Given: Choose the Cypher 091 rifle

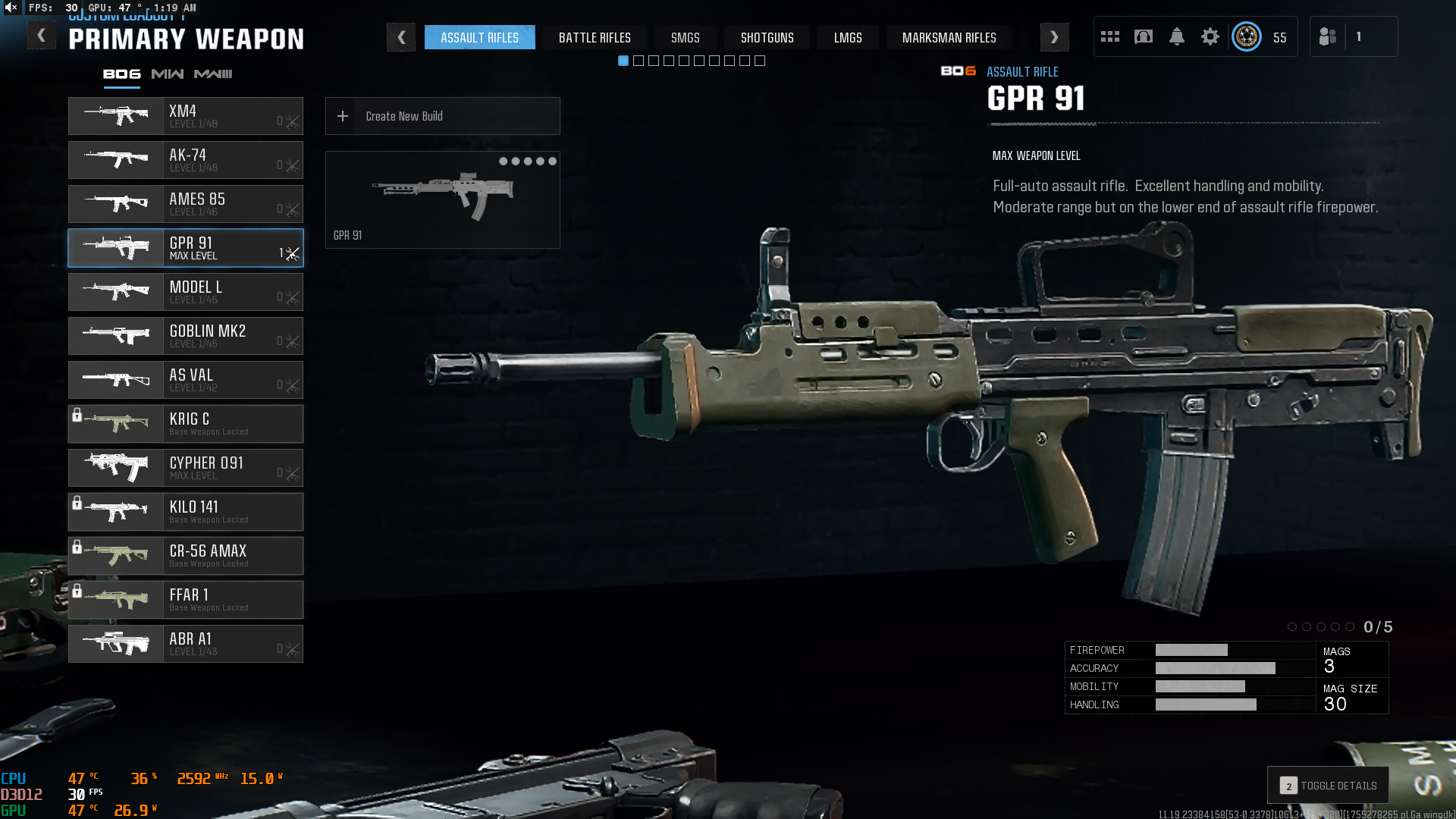Looking at the screenshot, I should [185, 468].
